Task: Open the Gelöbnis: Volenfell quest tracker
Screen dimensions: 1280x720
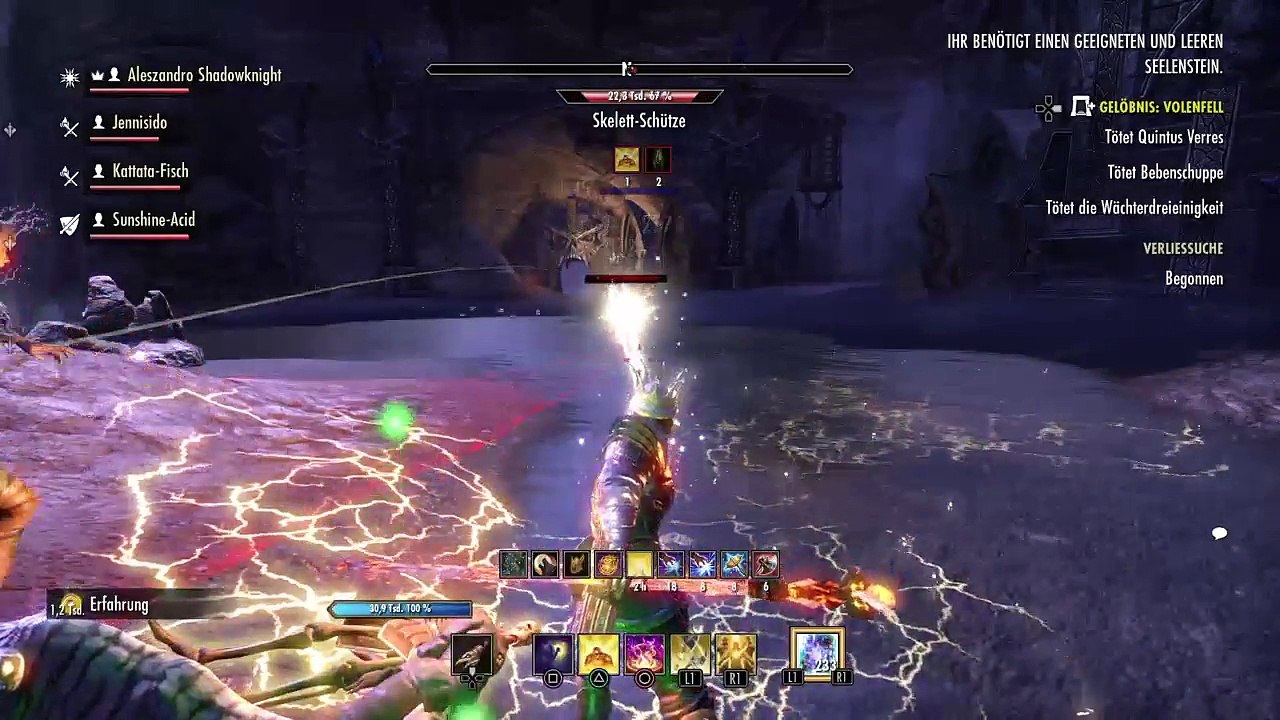Action: point(1161,107)
